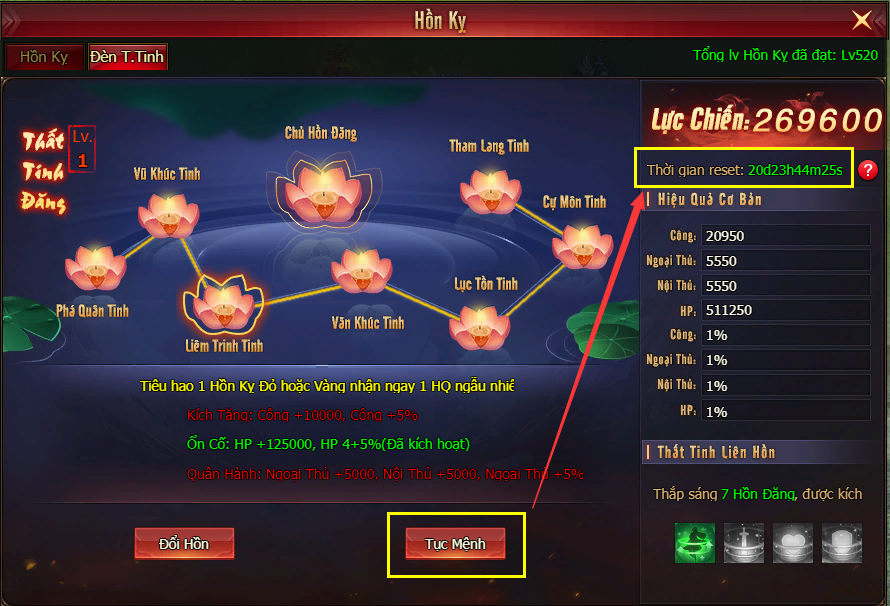The height and width of the screenshot is (606, 890).
Task: Pick the Liêm Trinh Tinh lotus
Action: (224, 304)
